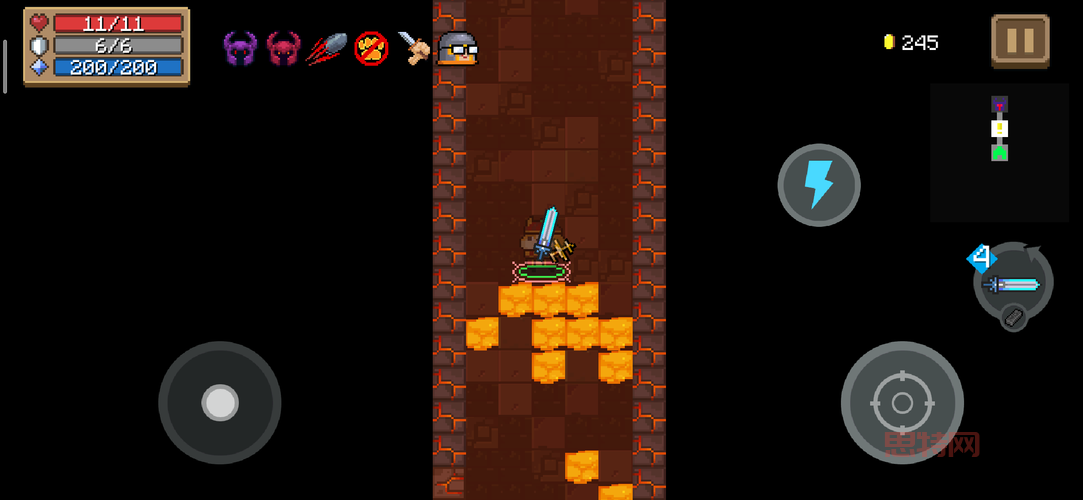View the crossed-out paw print icon
The image size is (1083, 500).
click(371, 47)
